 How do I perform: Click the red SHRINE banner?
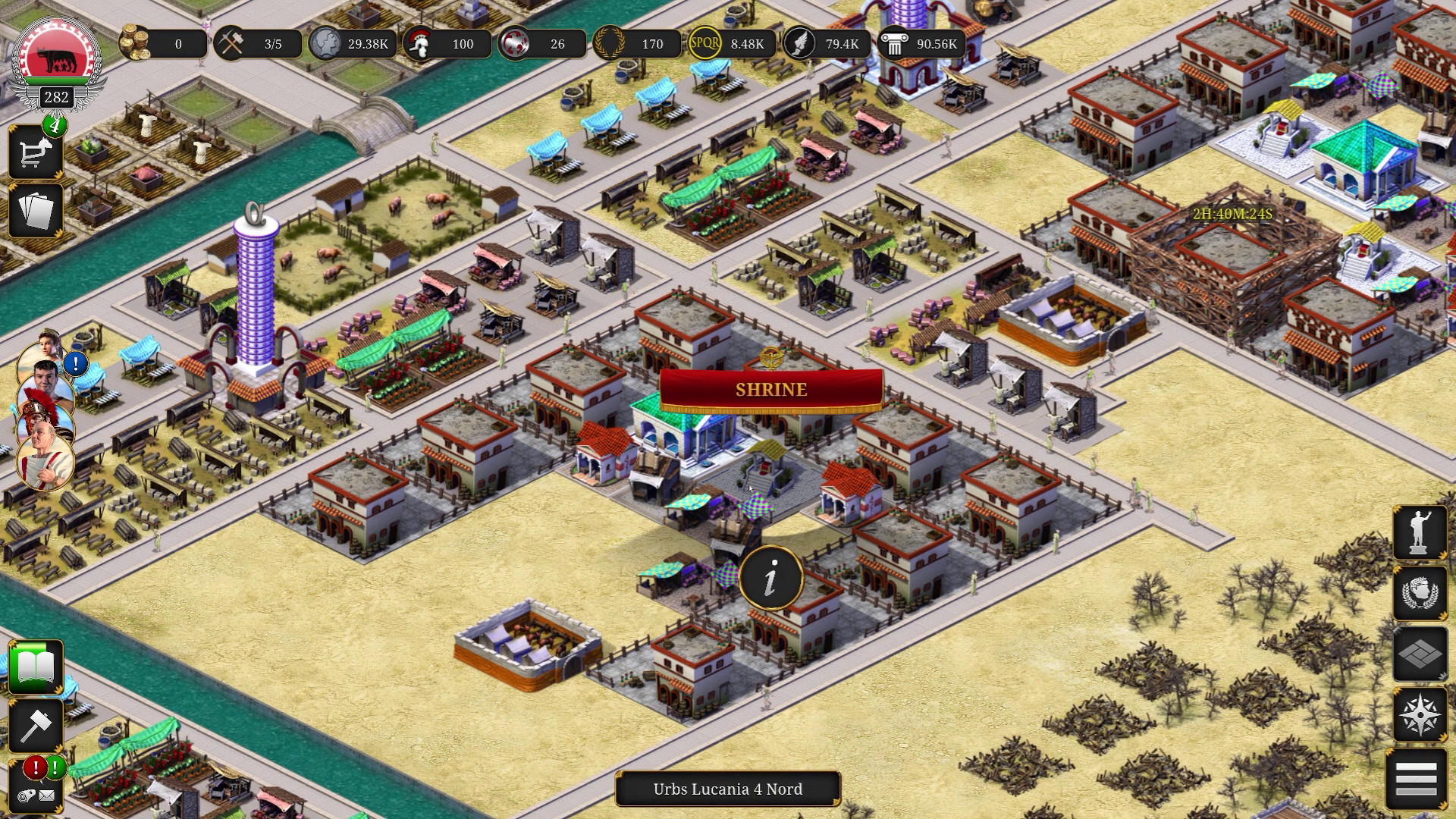click(x=770, y=391)
